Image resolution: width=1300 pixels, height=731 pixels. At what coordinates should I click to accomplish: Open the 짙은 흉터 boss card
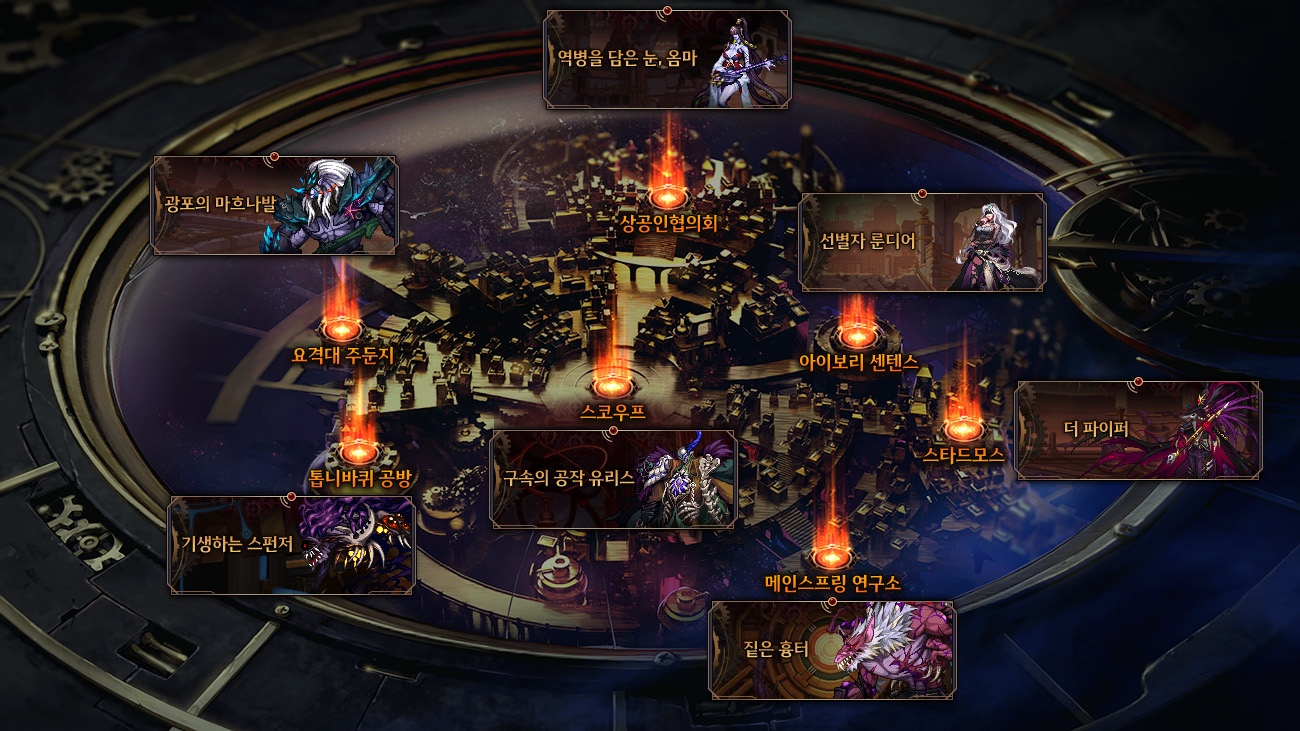(831, 650)
